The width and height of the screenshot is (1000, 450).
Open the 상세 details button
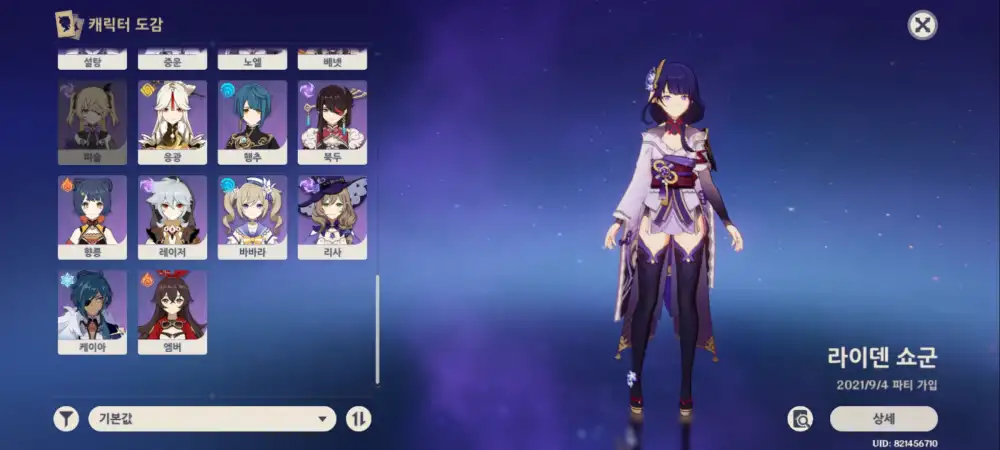(883, 419)
